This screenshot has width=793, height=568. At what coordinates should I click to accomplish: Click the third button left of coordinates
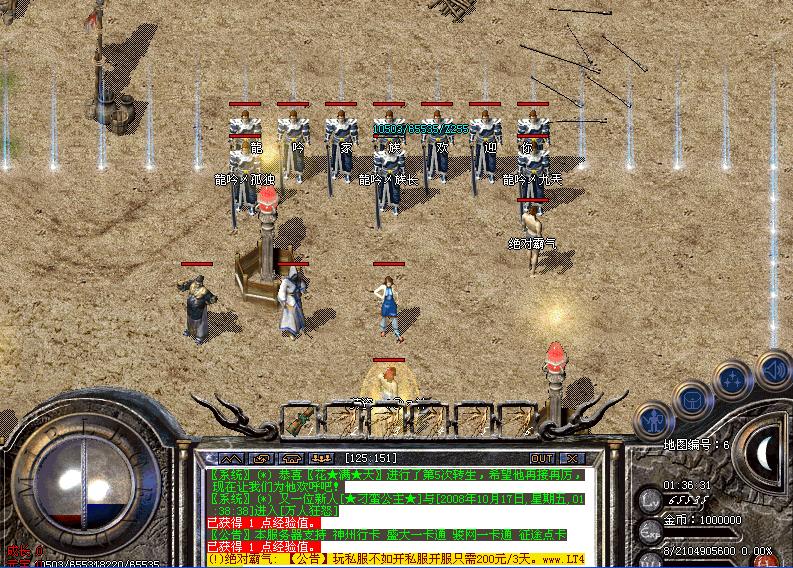(293, 459)
